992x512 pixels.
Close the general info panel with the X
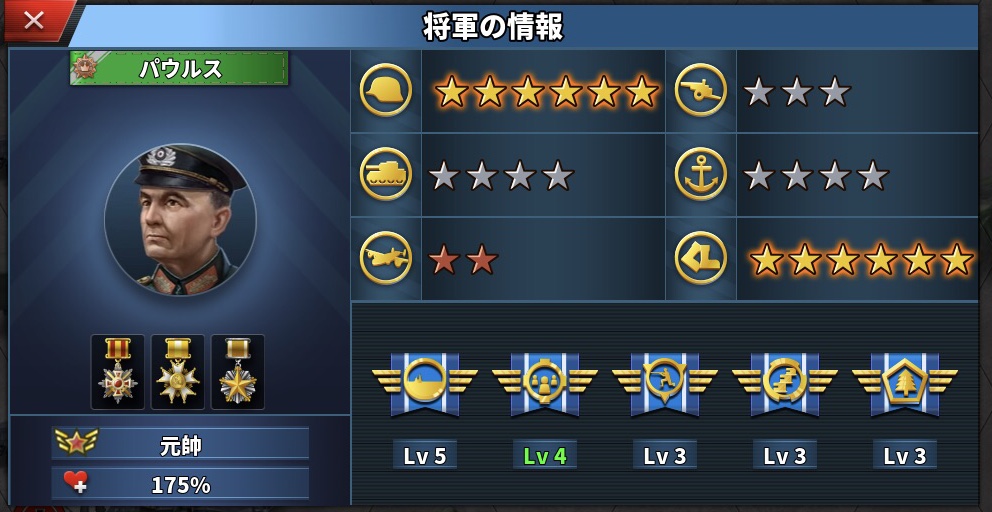34,21
